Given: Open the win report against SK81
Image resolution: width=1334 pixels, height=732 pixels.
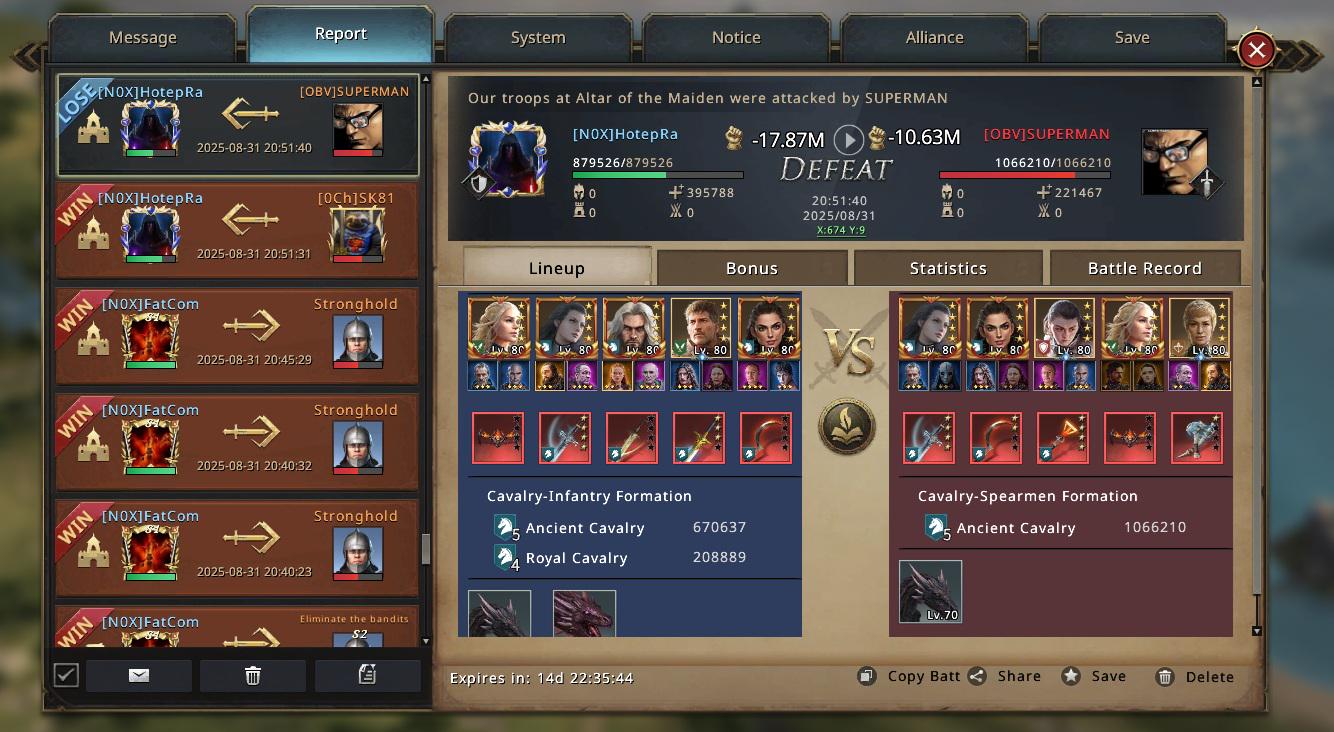Looking at the screenshot, I should (238, 230).
